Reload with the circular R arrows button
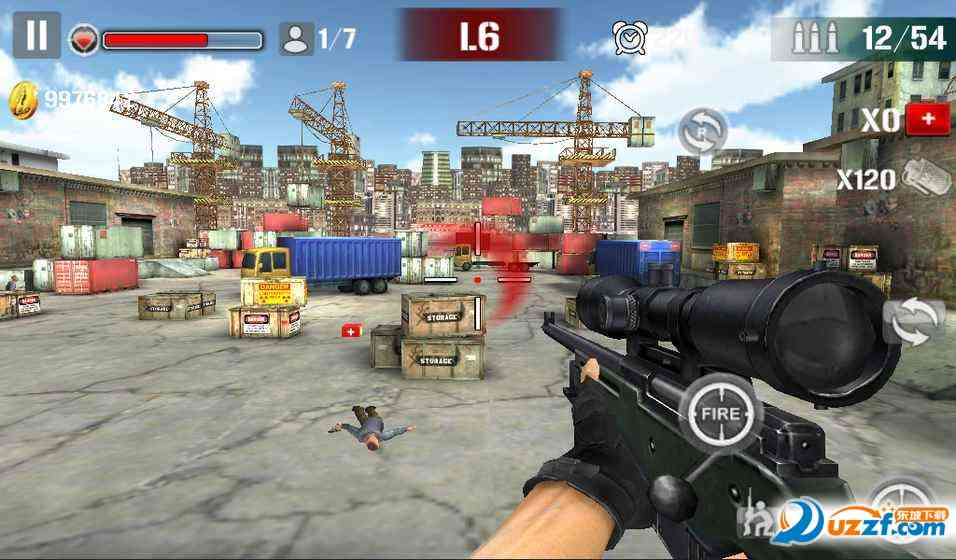 (703, 131)
